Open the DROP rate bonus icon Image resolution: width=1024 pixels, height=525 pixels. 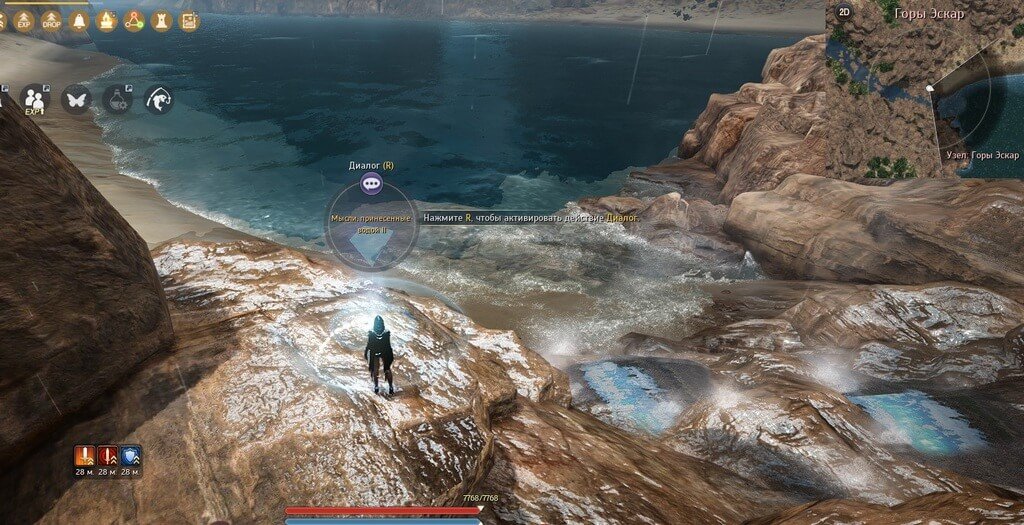click(51, 19)
